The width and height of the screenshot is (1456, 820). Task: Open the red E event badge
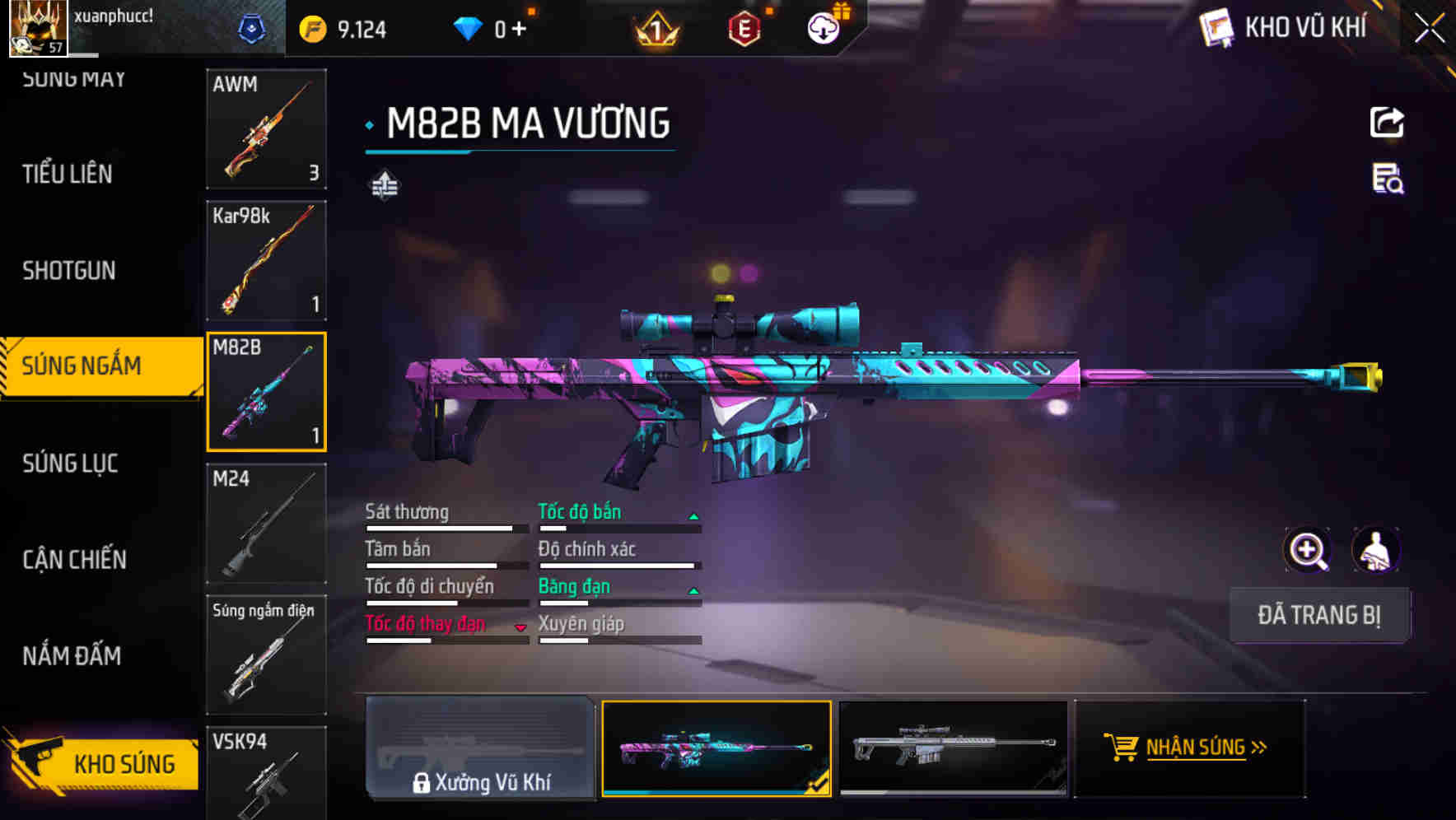[742, 27]
